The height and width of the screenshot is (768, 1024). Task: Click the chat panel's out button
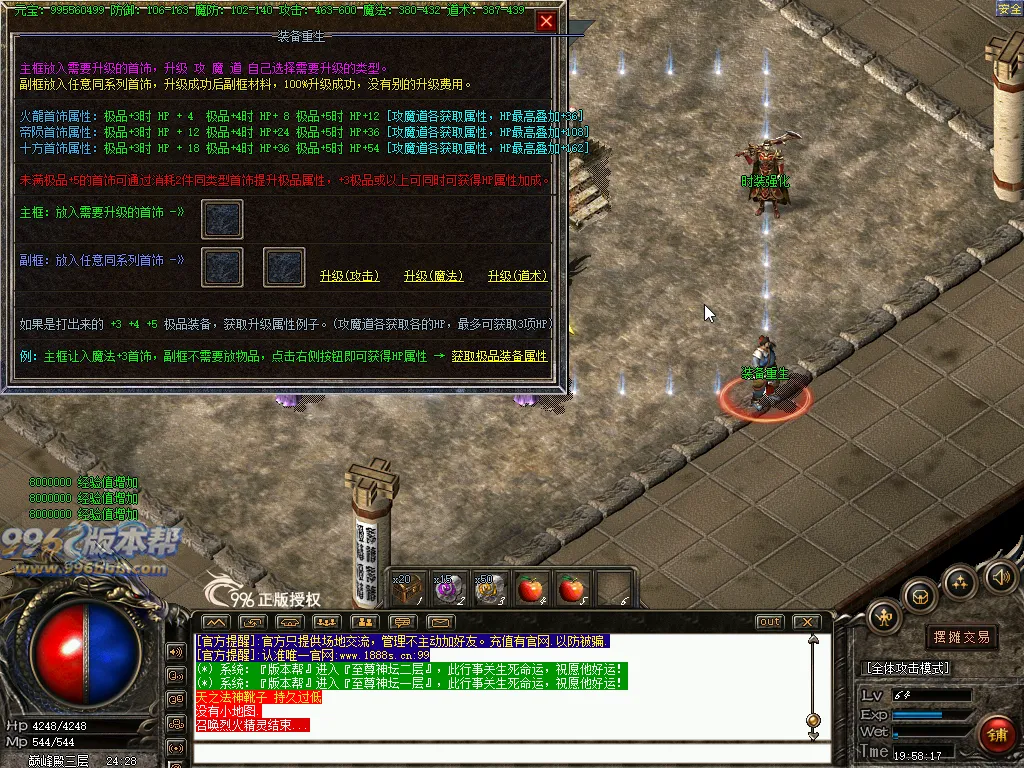click(769, 622)
